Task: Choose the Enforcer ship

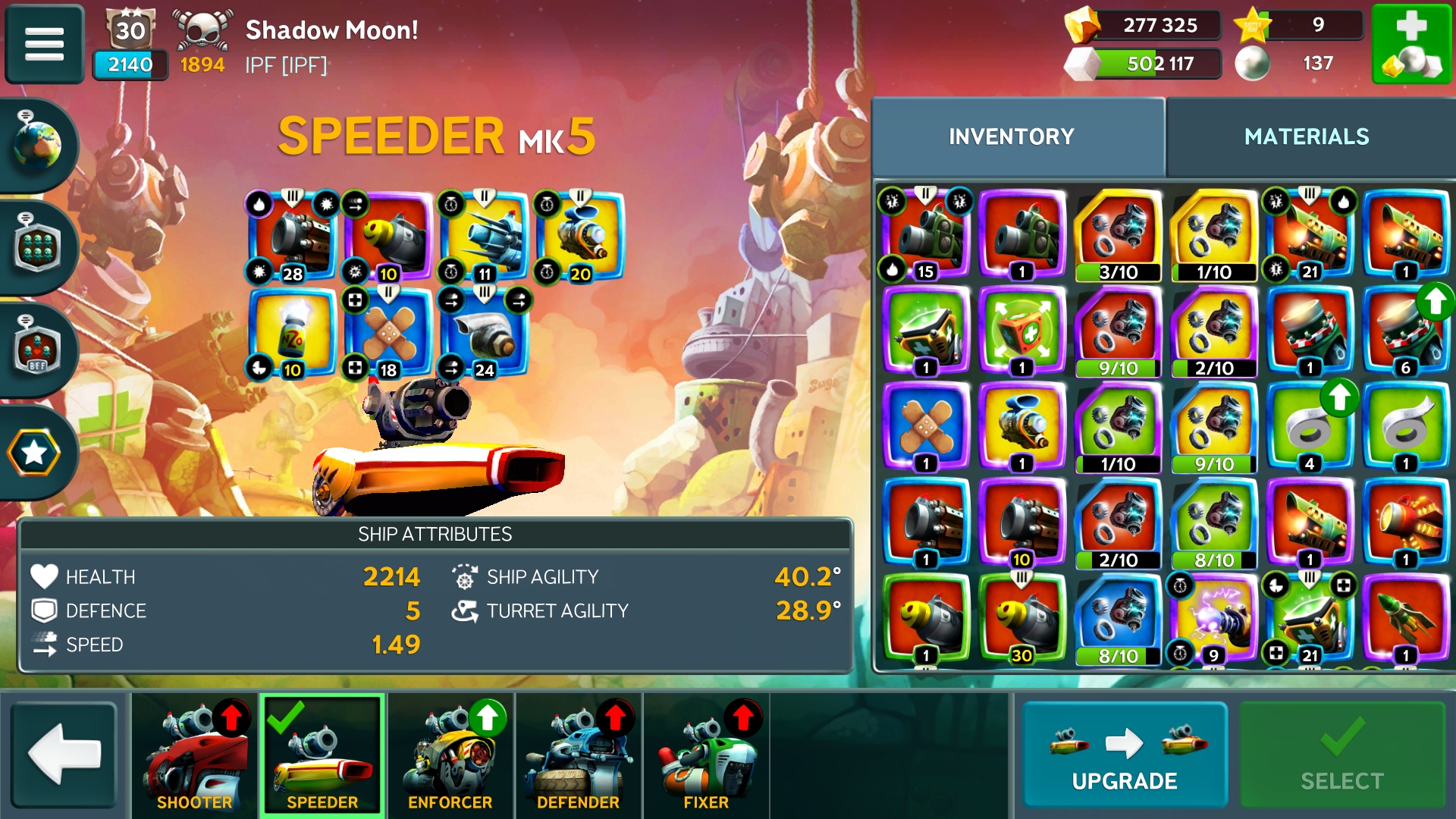Action: pos(450,755)
